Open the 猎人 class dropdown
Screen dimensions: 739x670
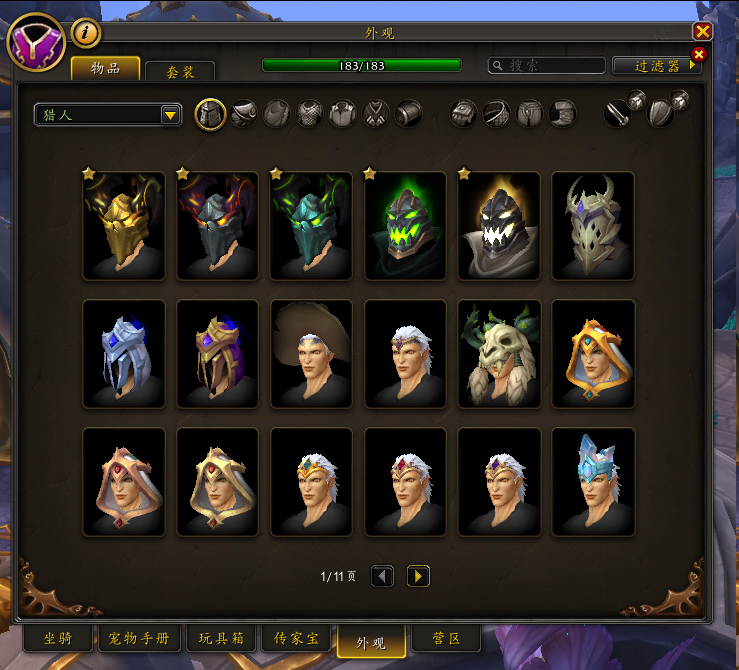pyautogui.click(x=107, y=115)
